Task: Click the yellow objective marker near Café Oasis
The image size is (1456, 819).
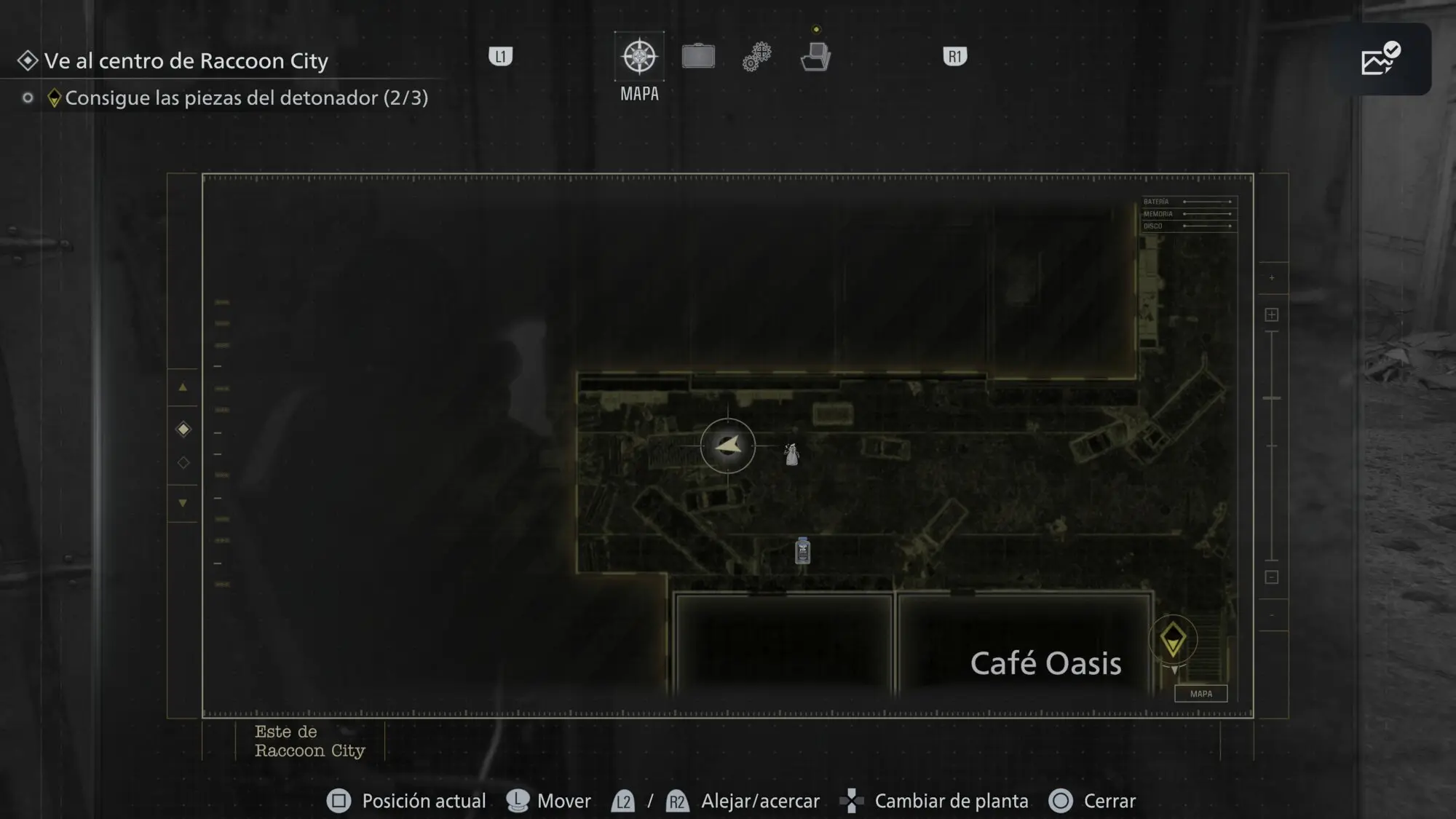Action: tap(1173, 641)
